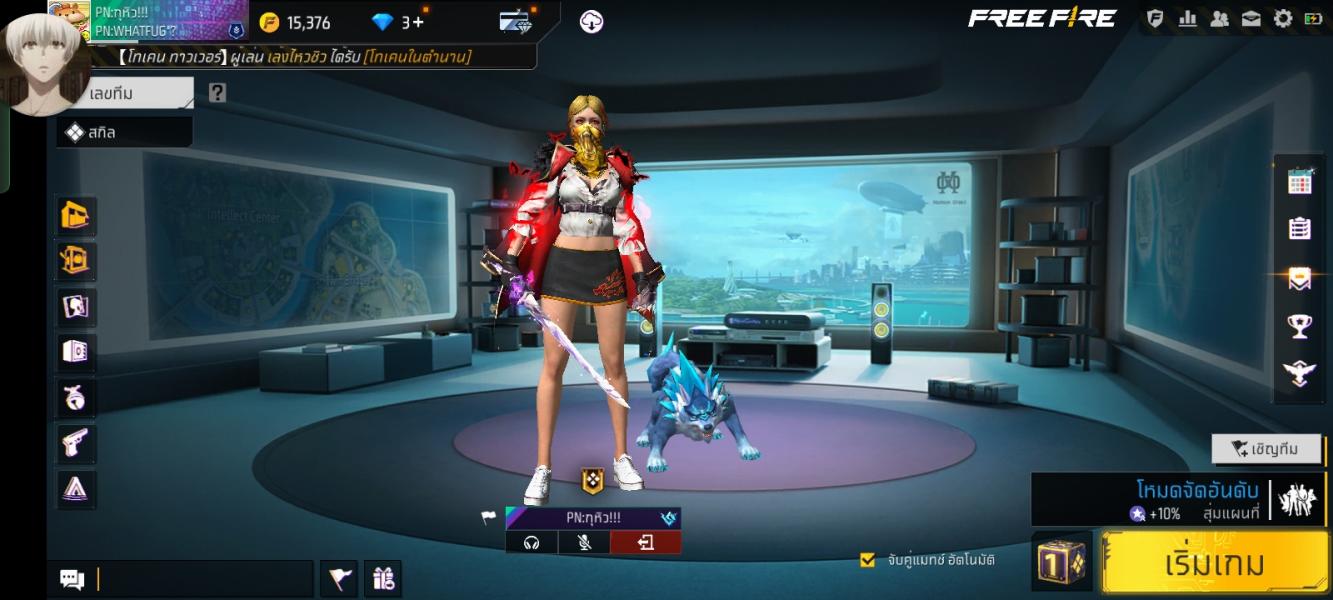Start the match with the yellow เริ่มเกม button
Image resolution: width=1333 pixels, height=600 pixels.
click(x=1214, y=563)
